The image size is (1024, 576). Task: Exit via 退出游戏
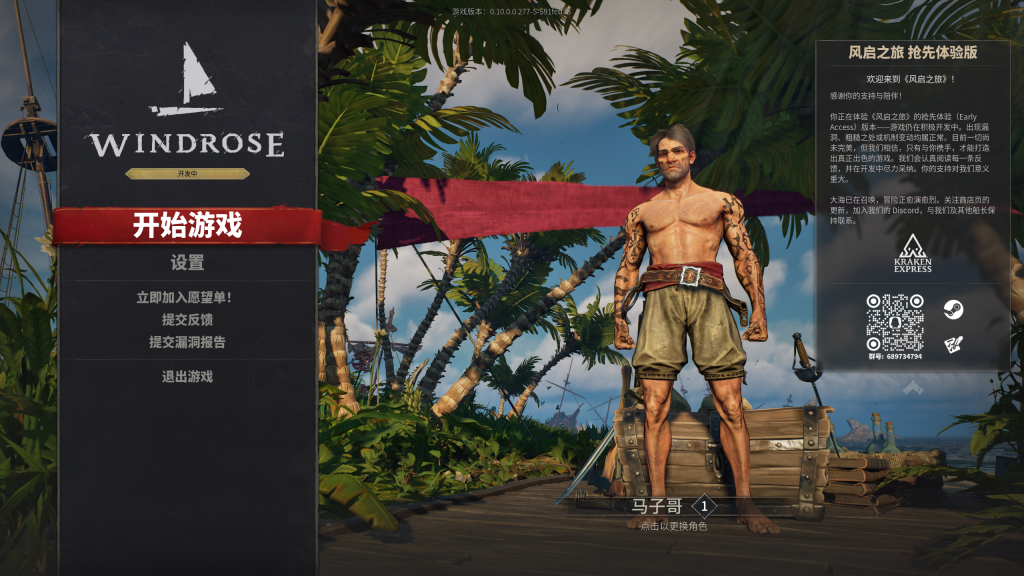coord(187,376)
